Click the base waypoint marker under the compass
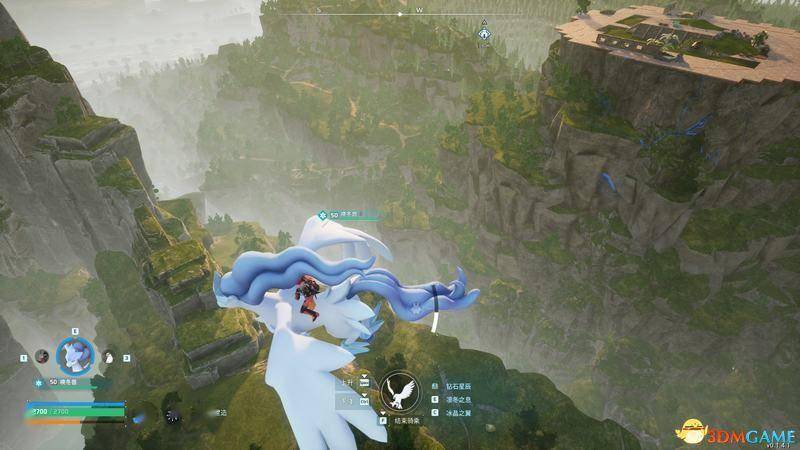 click(484, 33)
